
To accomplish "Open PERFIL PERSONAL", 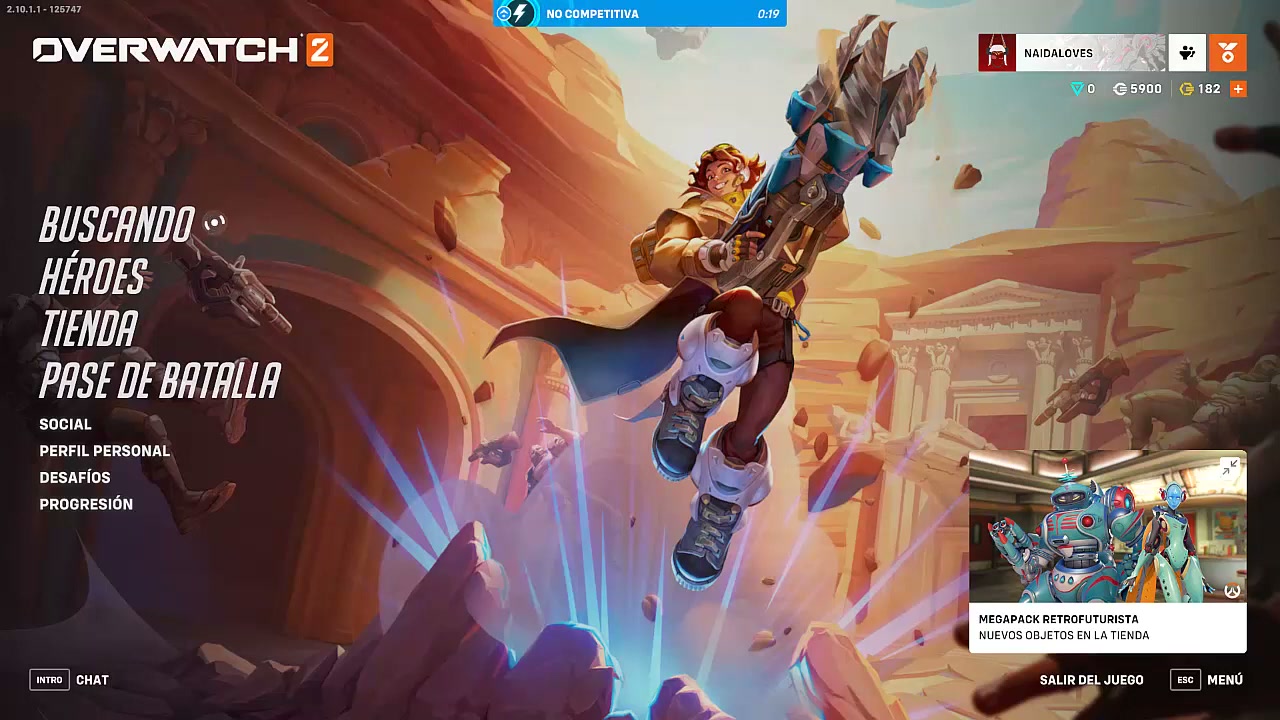I will pyautogui.click(x=104, y=451).
